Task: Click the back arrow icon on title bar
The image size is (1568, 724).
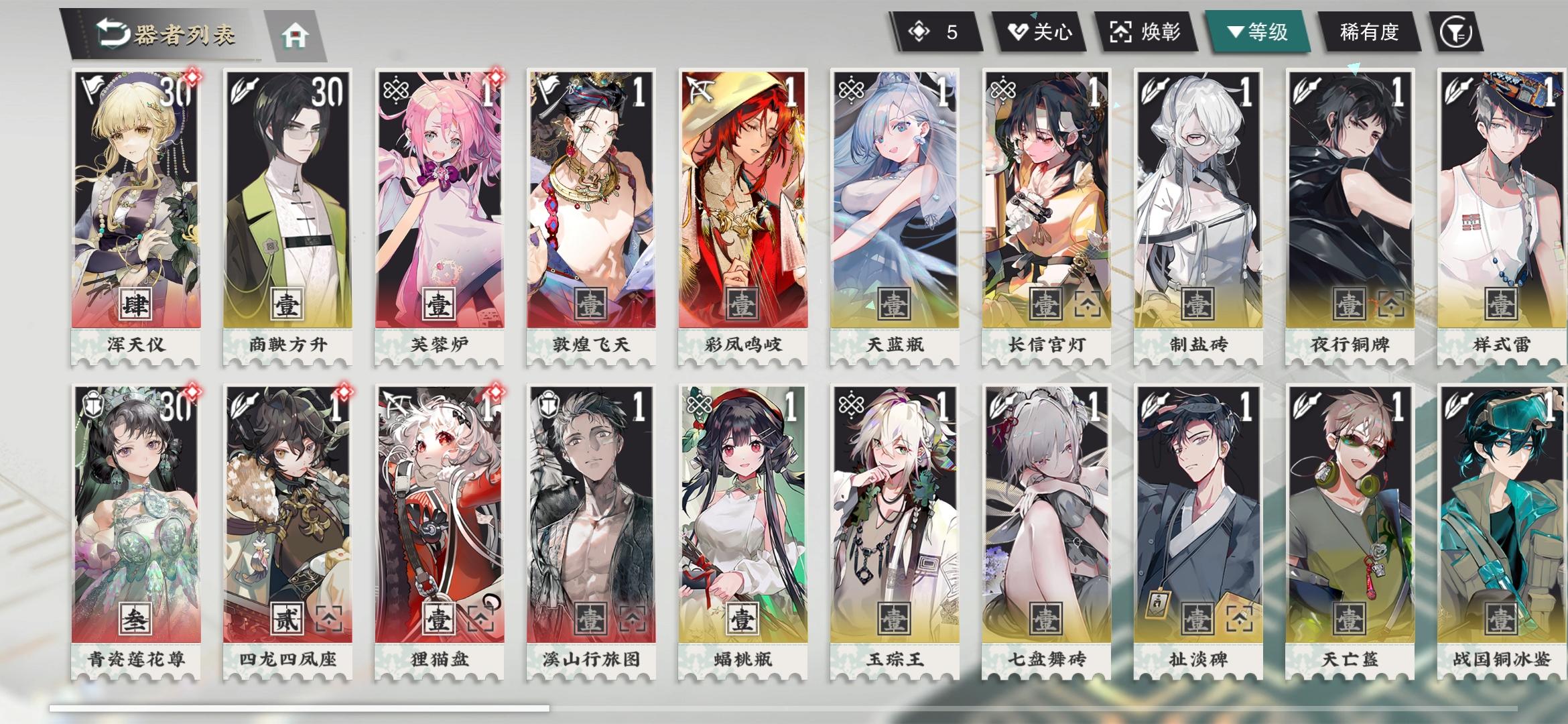Action: pos(113,31)
